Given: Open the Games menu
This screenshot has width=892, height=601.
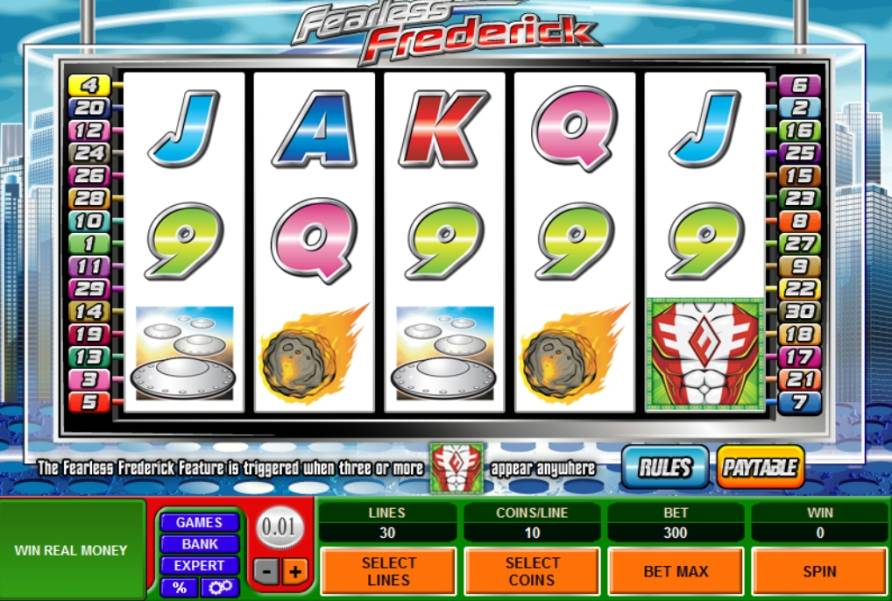Looking at the screenshot, I should (199, 522).
